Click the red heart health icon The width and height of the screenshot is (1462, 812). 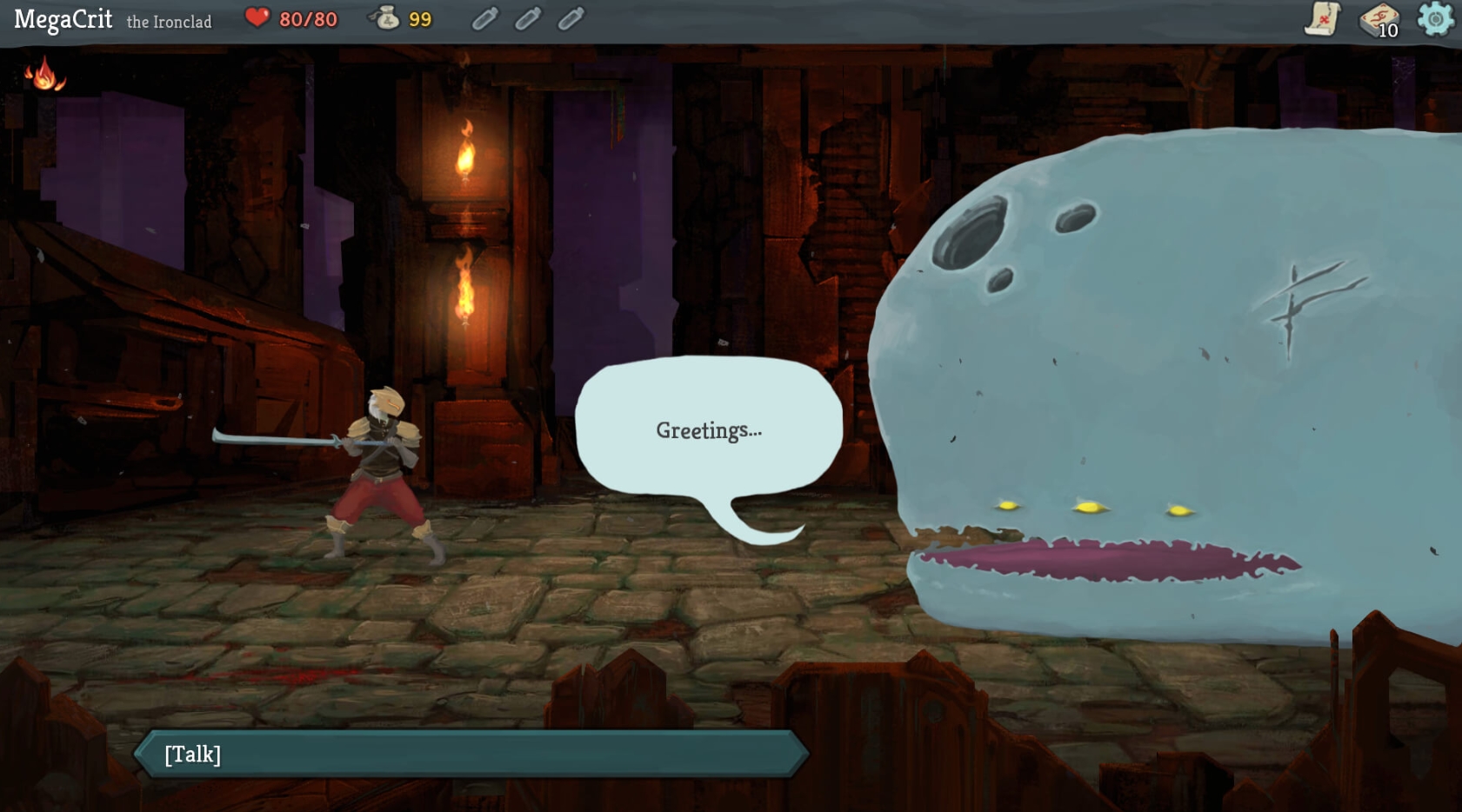click(x=257, y=16)
